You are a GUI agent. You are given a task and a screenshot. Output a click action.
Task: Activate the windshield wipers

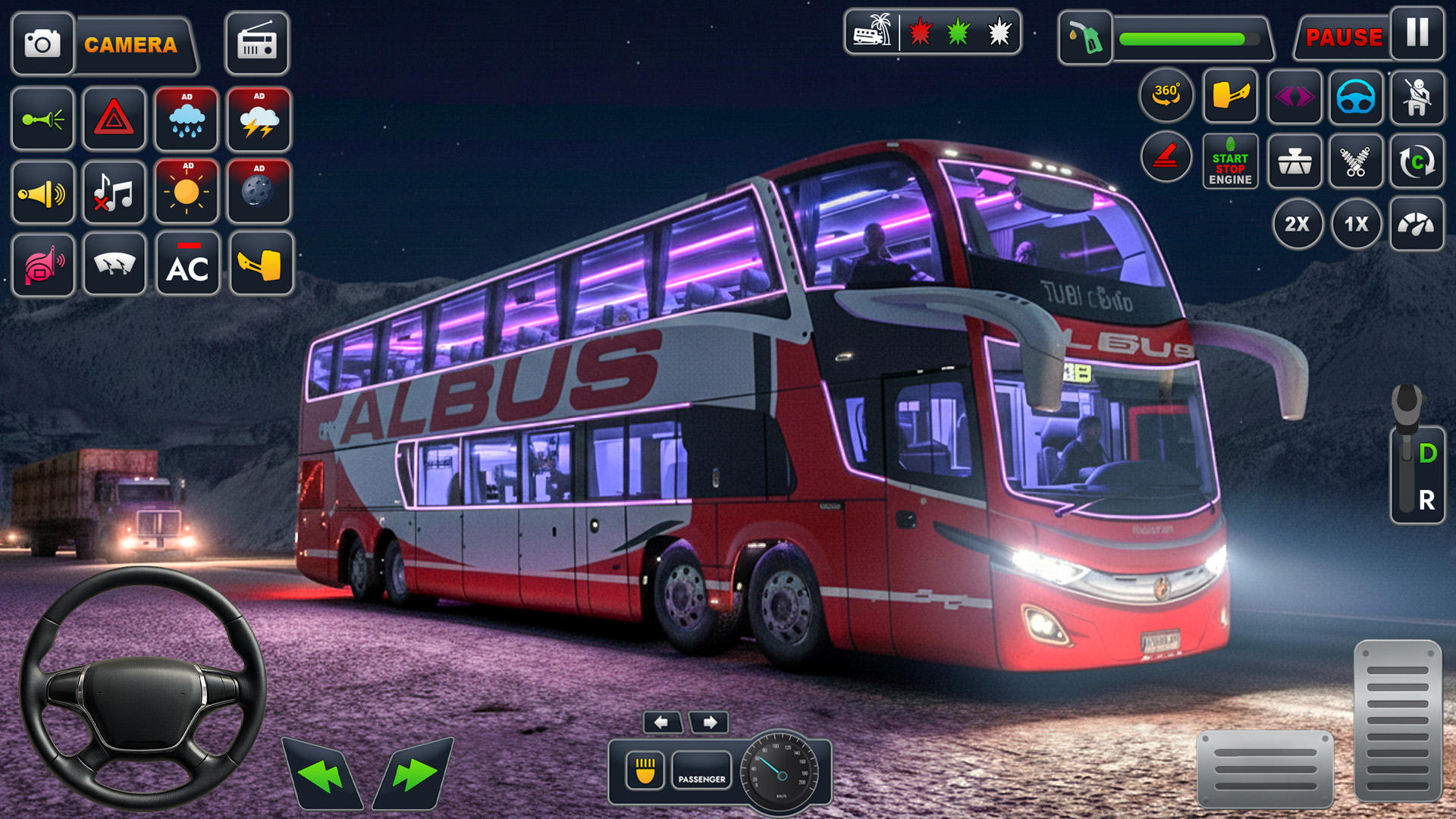point(115,264)
